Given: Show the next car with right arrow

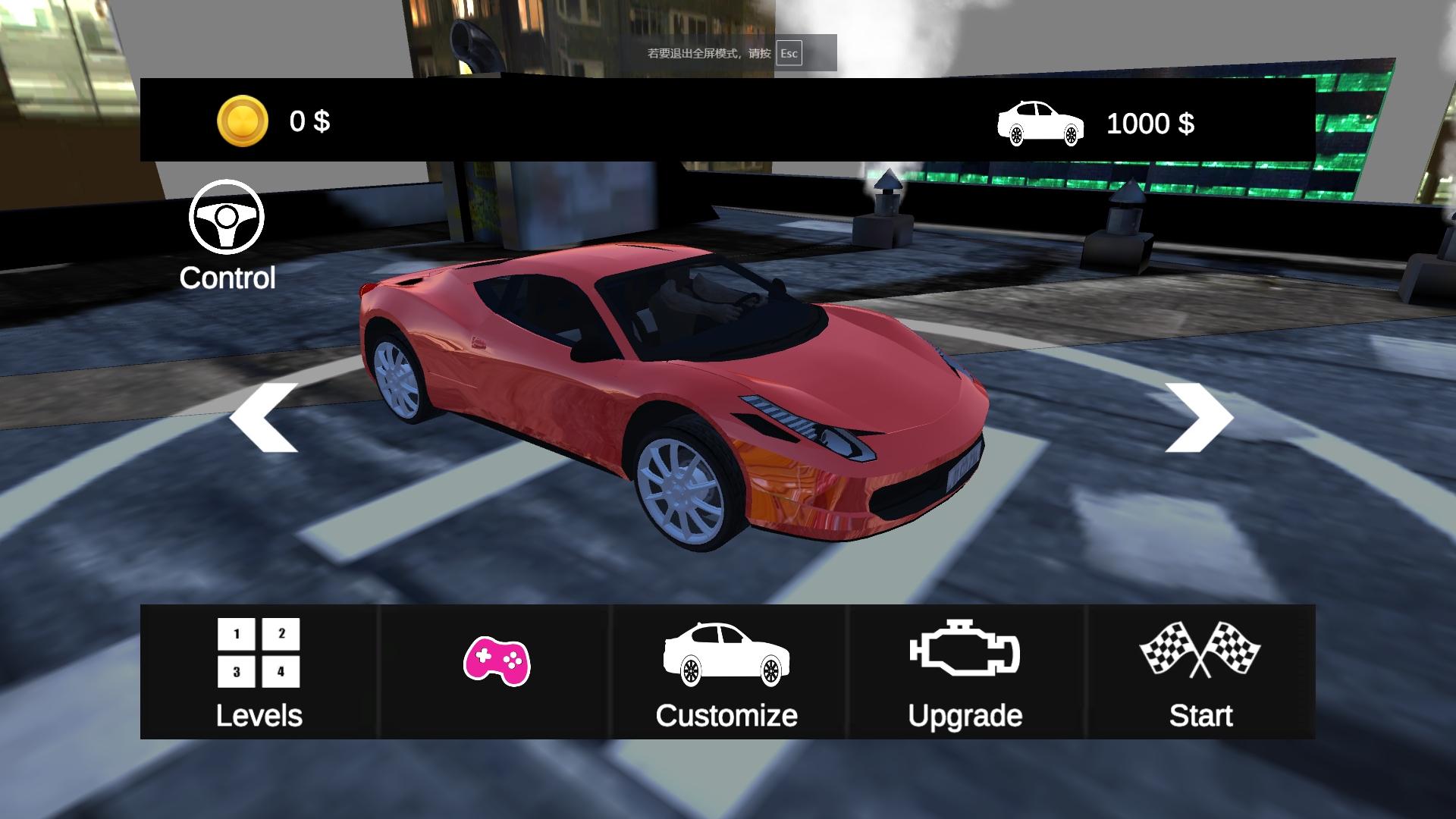Looking at the screenshot, I should pos(1198,418).
